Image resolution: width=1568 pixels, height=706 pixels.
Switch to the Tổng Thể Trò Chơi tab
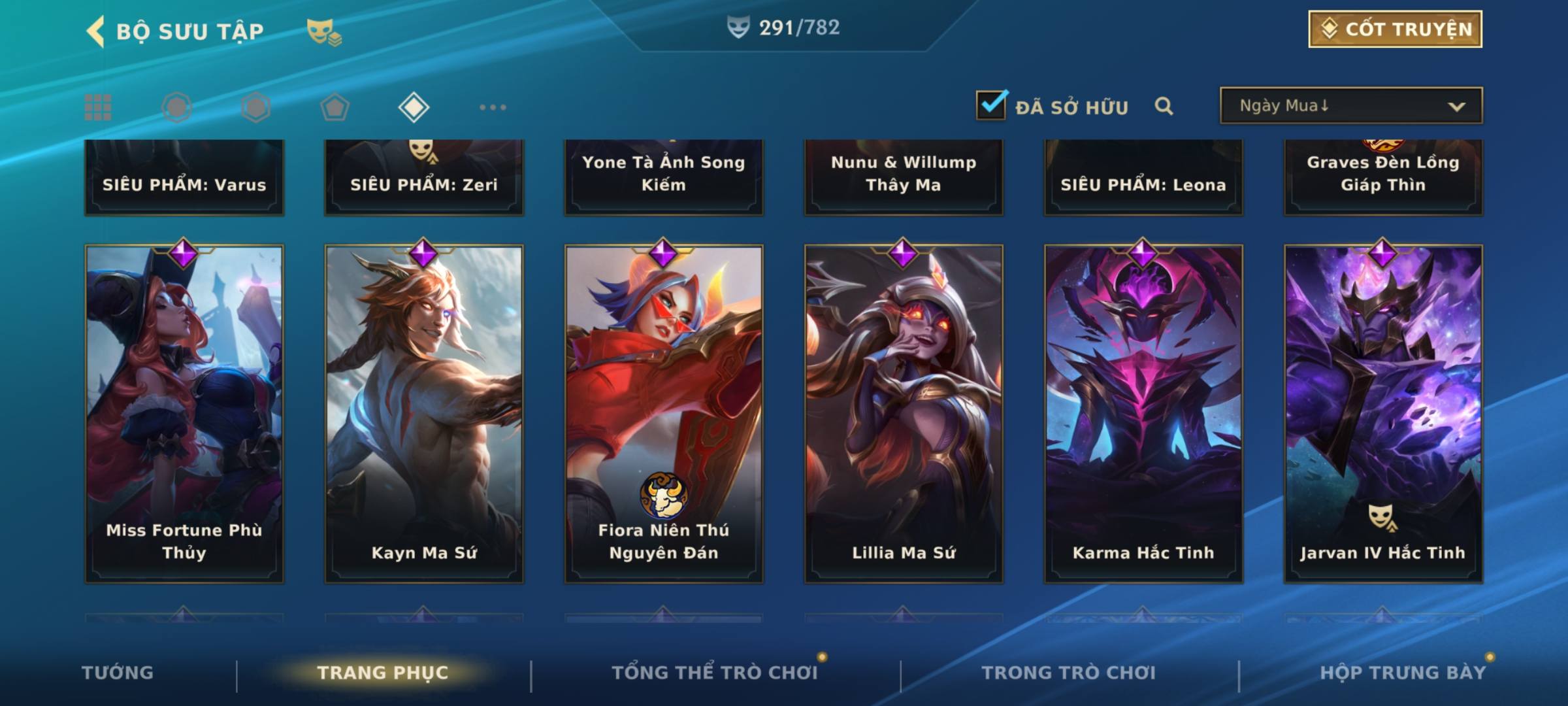[x=715, y=673]
